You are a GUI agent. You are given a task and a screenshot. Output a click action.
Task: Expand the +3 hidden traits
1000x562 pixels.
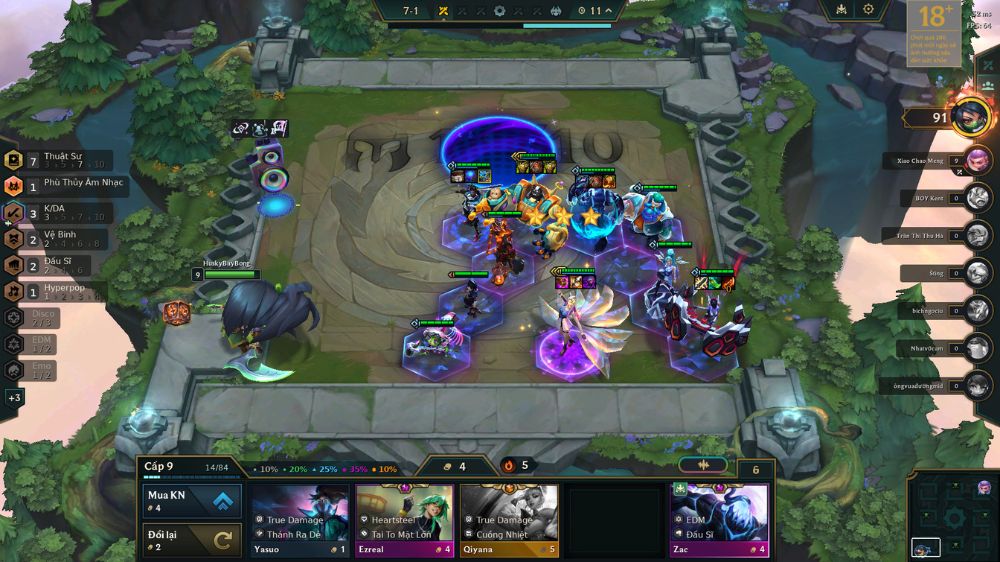click(x=14, y=398)
